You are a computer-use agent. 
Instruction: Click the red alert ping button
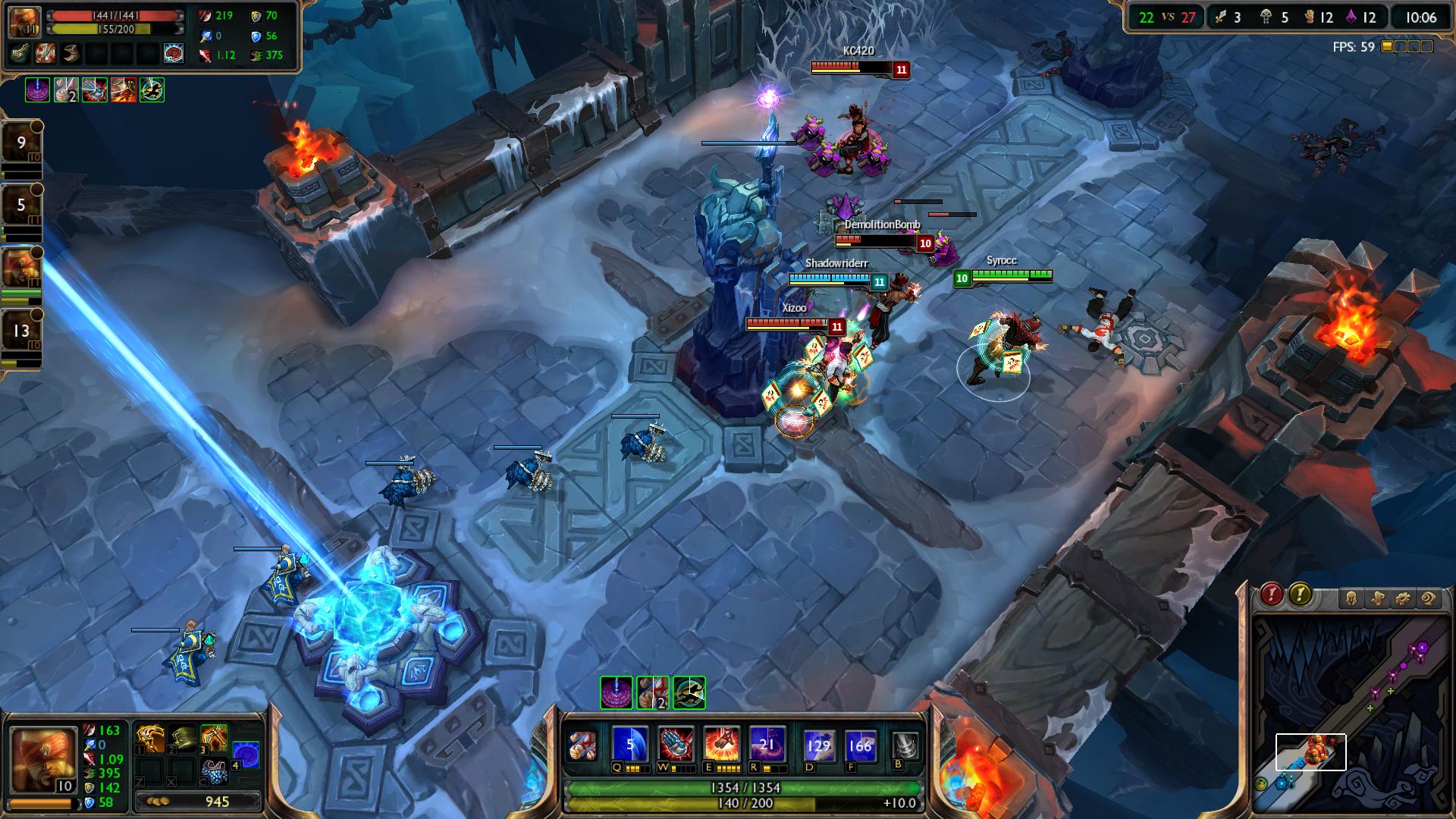[x=1272, y=595]
